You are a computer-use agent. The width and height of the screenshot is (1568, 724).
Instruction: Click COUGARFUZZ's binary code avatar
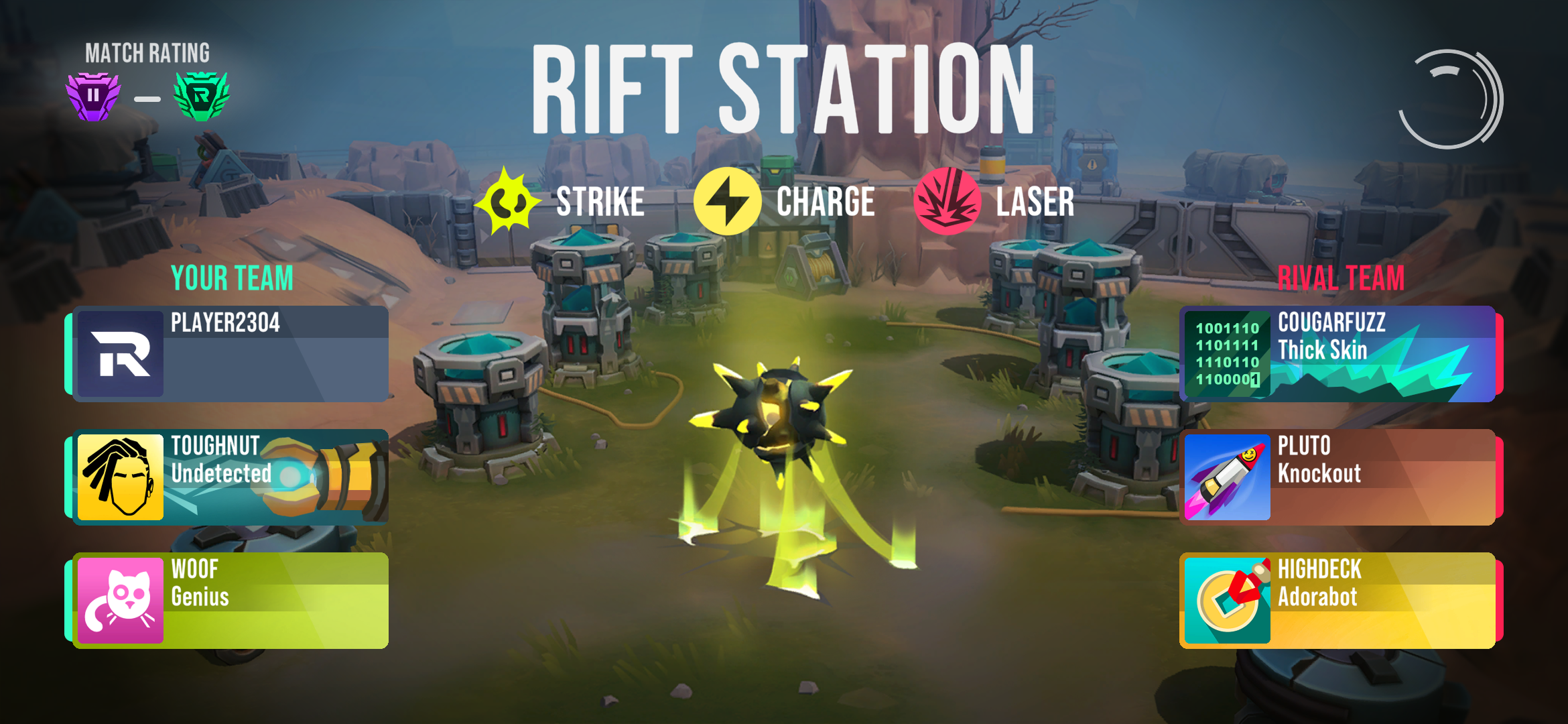pyautogui.click(x=1227, y=354)
